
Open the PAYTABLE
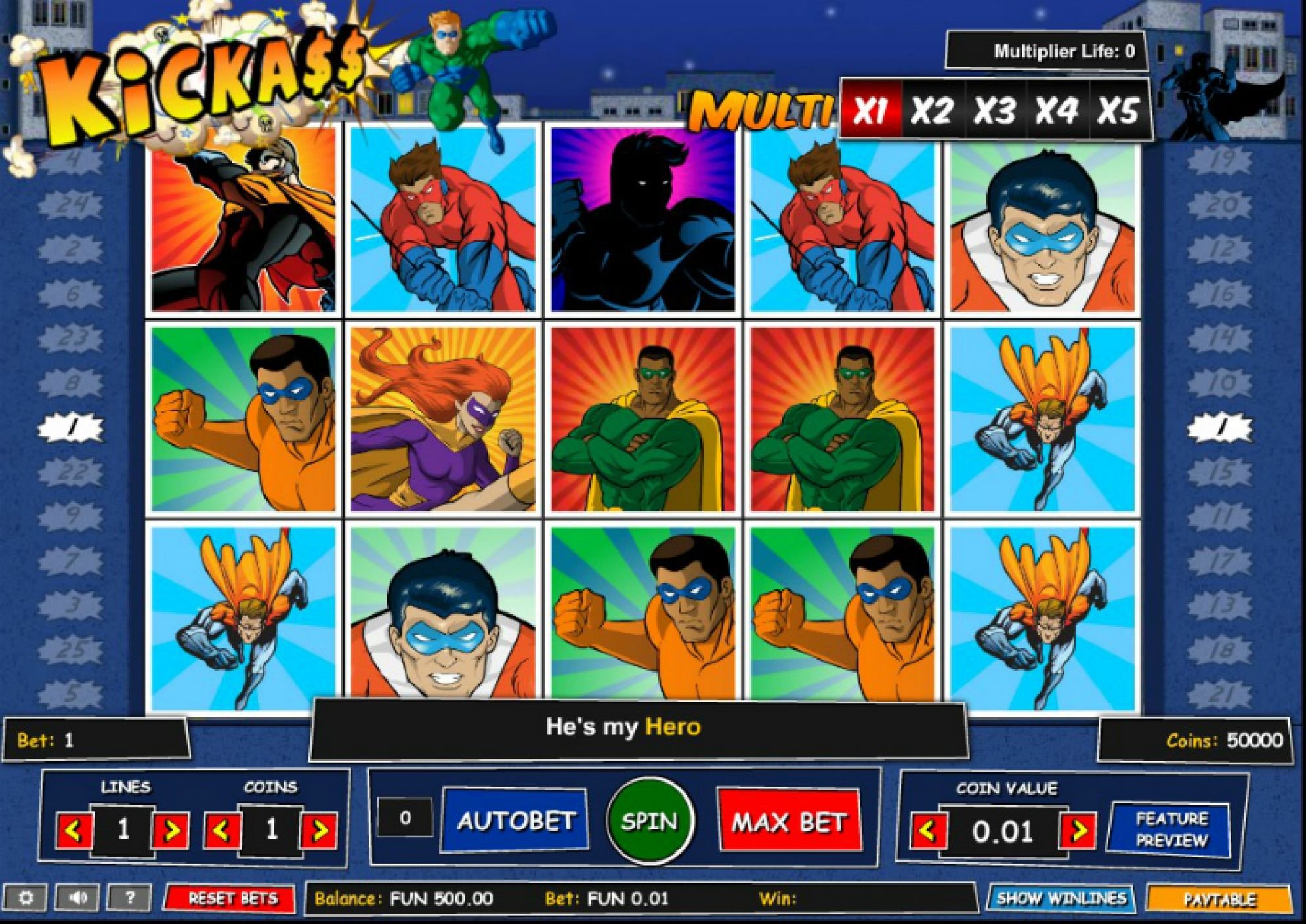point(1219,899)
